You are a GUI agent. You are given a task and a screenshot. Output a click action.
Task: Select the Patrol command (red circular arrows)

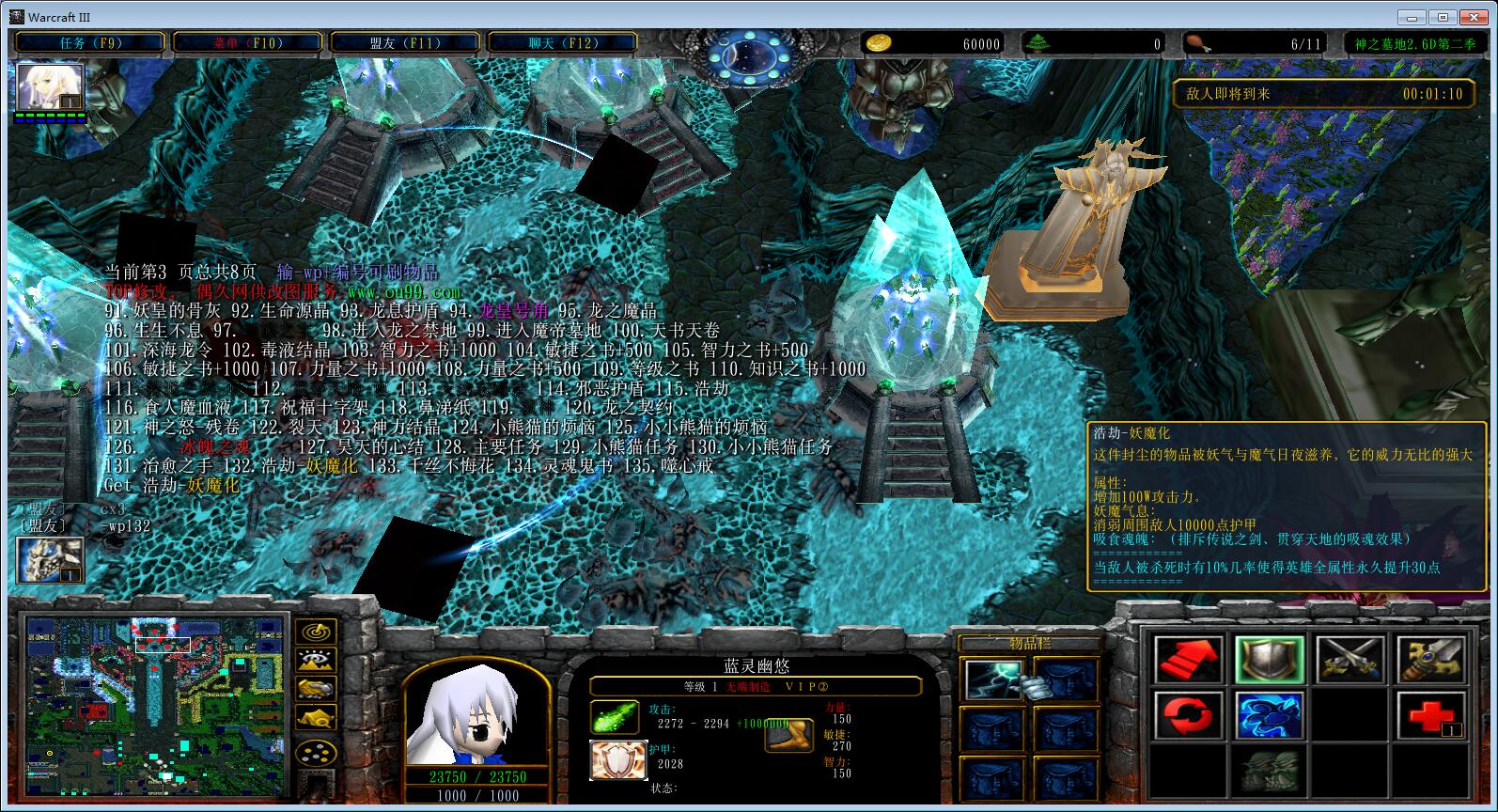(1188, 716)
